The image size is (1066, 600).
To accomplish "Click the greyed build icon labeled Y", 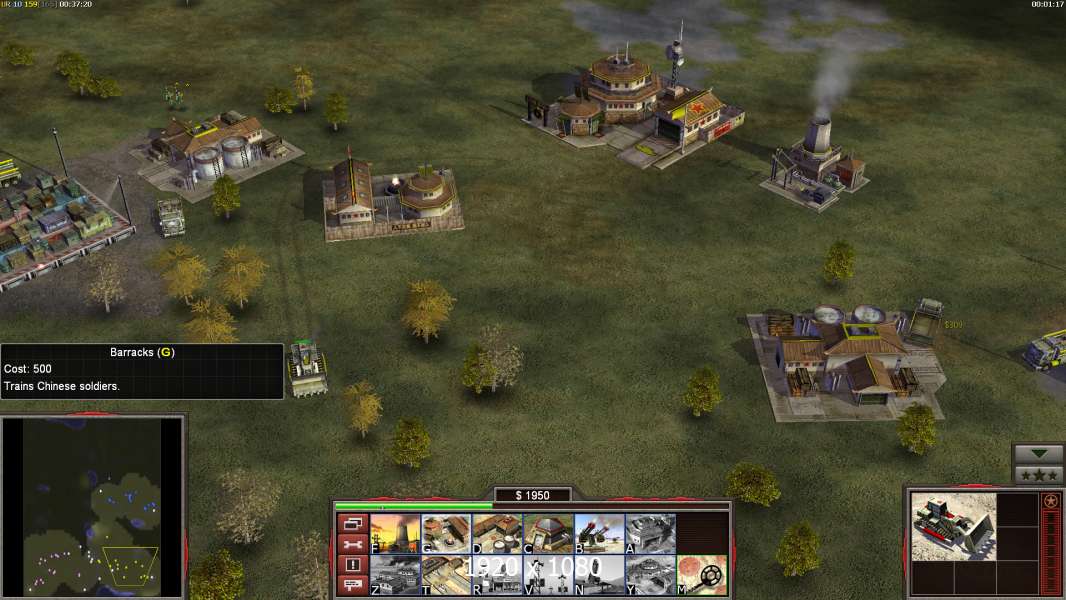I will pos(650,575).
